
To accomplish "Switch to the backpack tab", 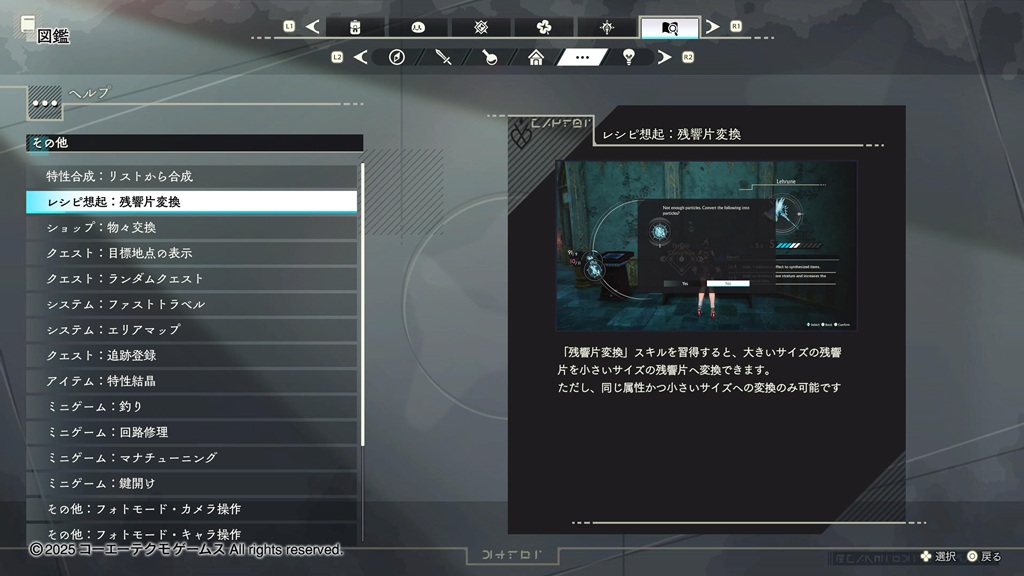I will pyautogui.click(x=355, y=27).
